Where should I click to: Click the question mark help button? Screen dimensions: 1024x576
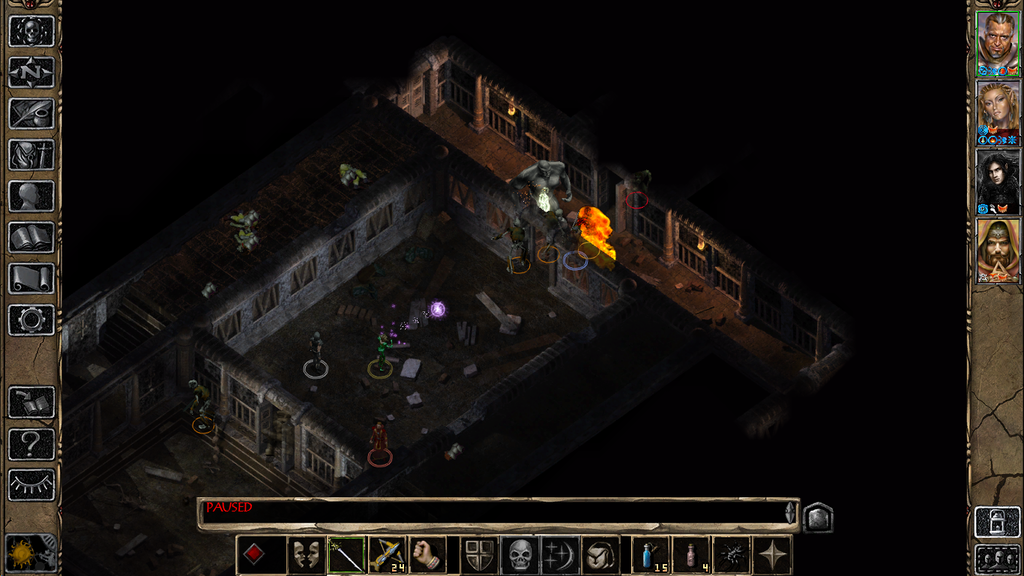(31, 443)
